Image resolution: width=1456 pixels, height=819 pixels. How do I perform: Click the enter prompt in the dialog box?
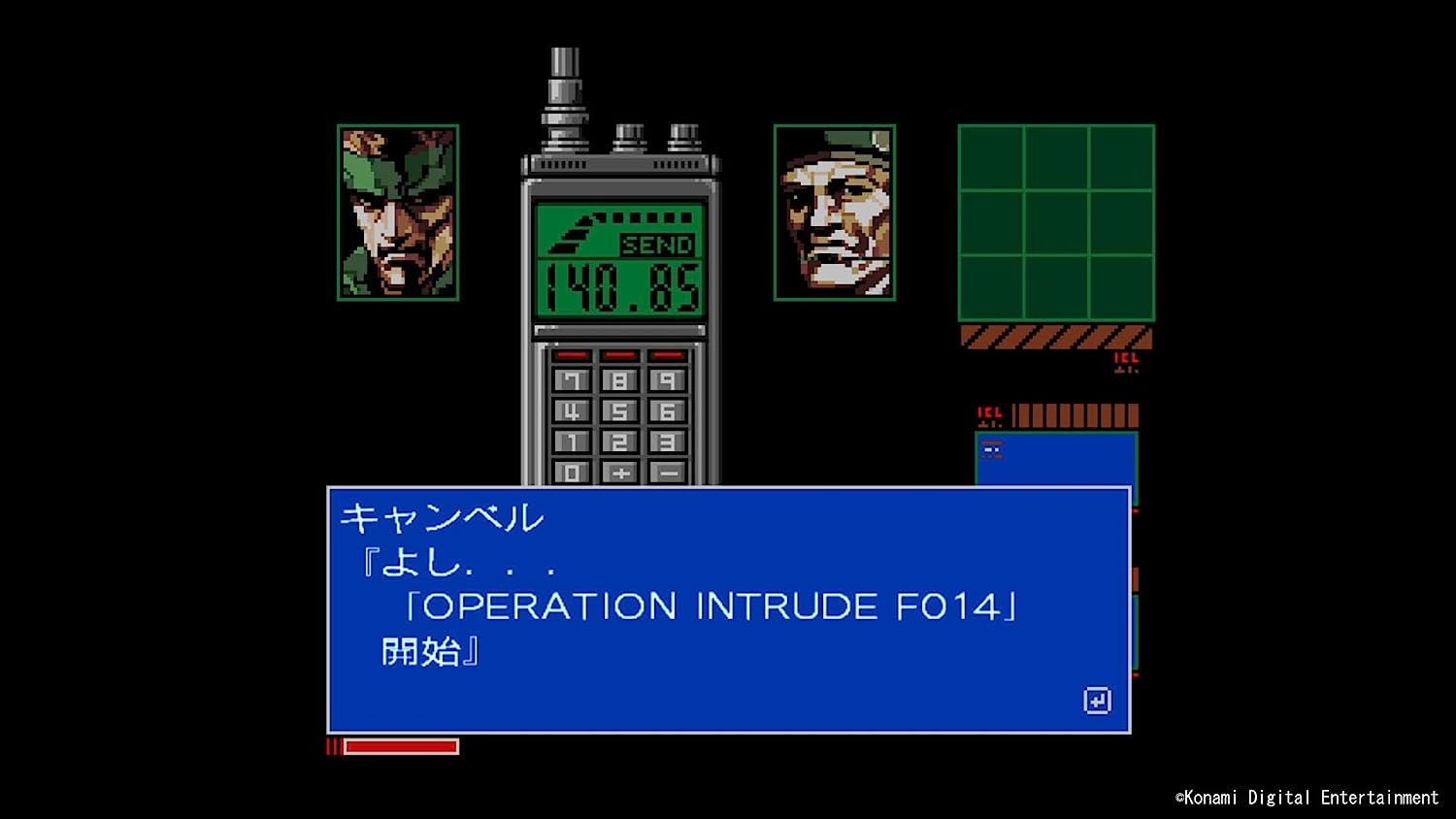1097,701
